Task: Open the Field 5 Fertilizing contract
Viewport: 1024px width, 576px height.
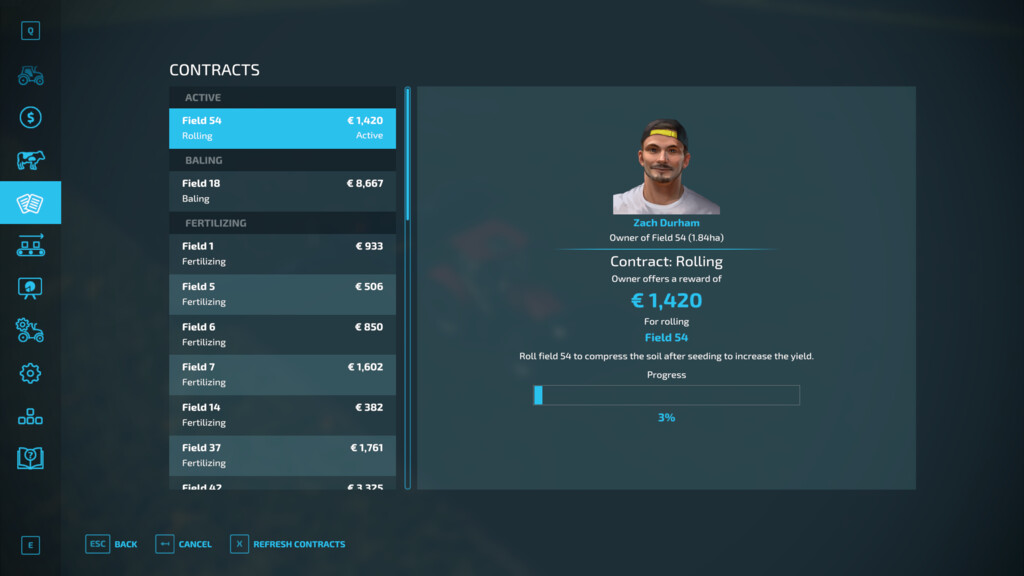Action: coord(282,294)
